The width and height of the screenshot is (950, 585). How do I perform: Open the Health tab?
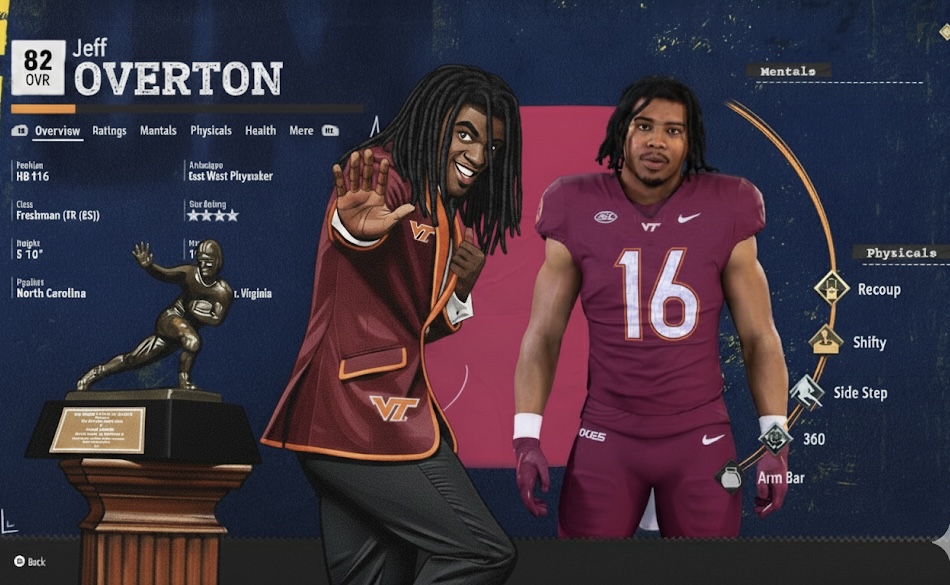pyautogui.click(x=260, y=131)
